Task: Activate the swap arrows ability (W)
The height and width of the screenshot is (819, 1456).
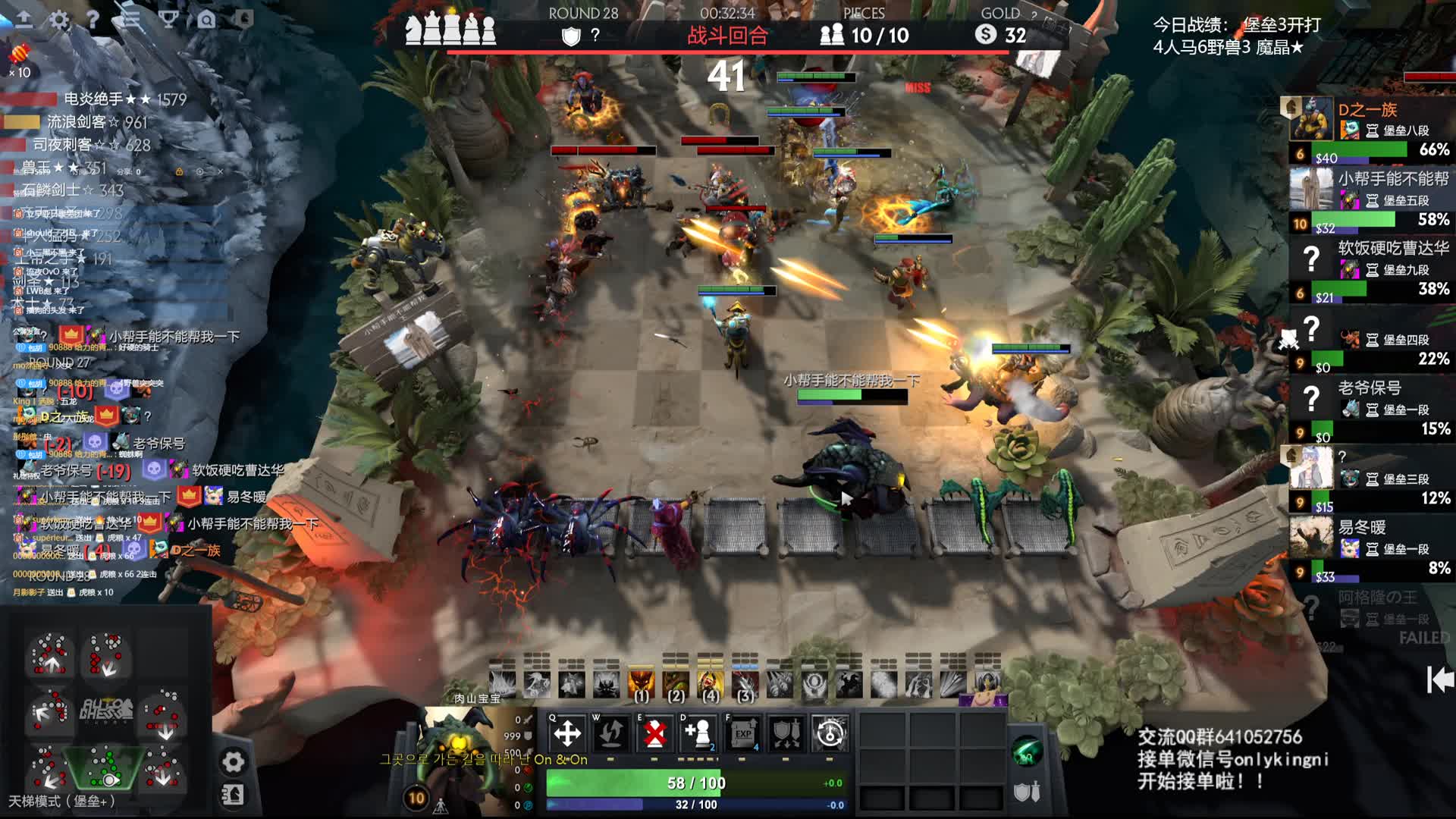Action: (x=611, y=733)
